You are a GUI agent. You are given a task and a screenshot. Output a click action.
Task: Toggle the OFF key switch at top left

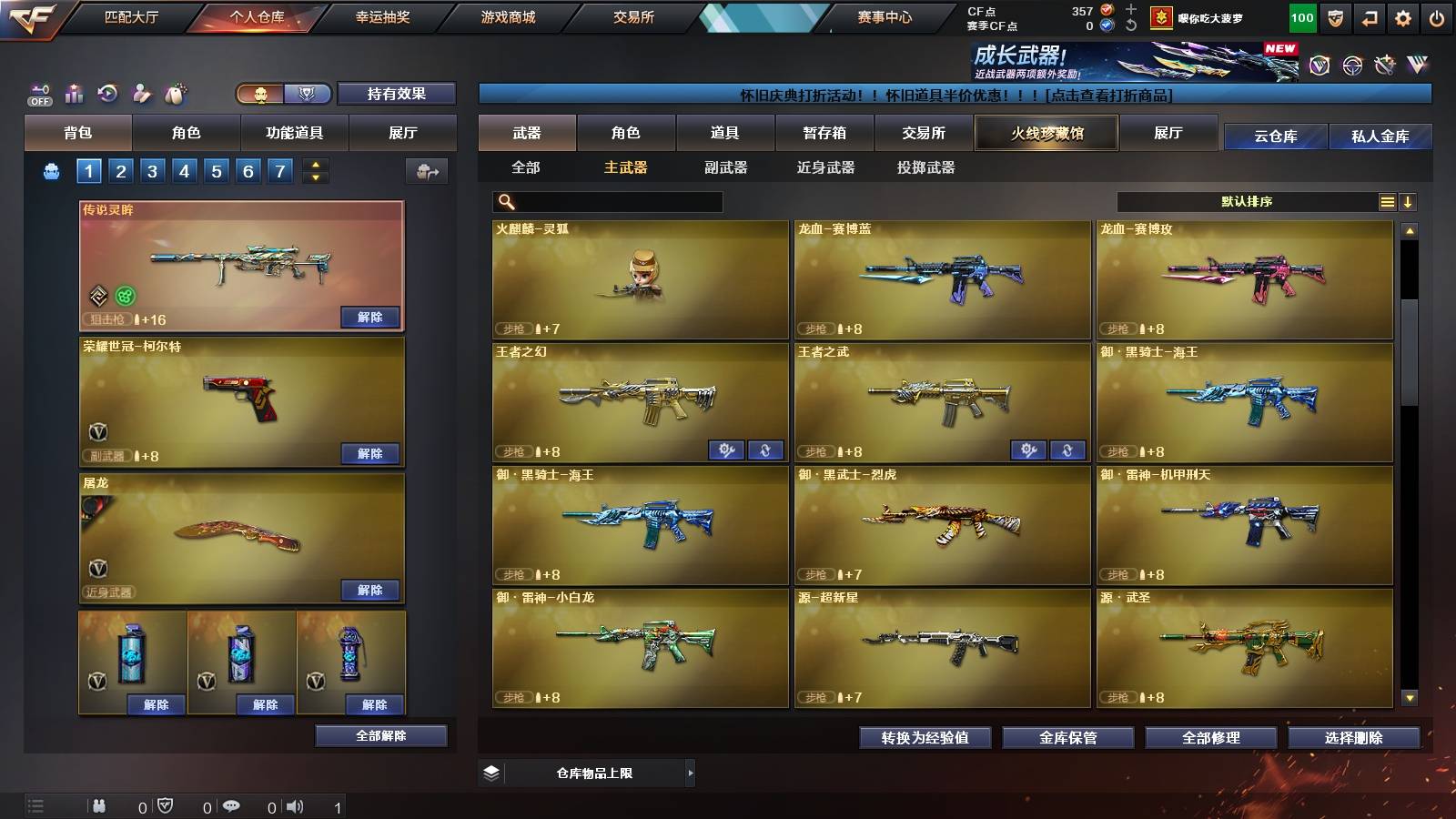coord(38,91)
